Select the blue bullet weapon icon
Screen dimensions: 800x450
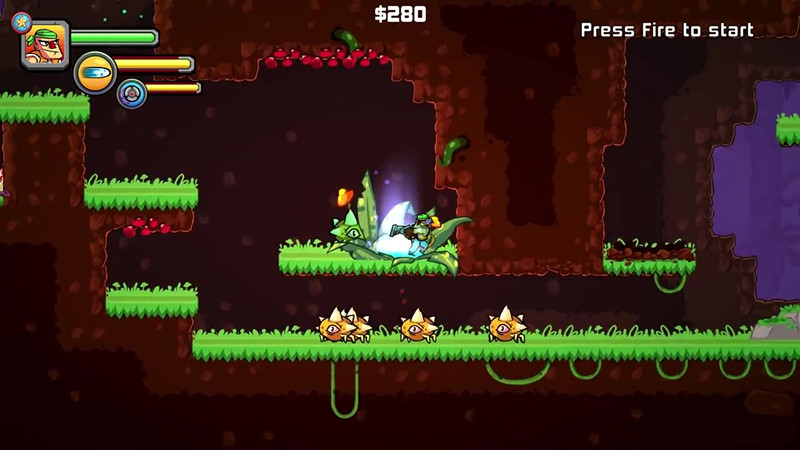click(95, 73)
